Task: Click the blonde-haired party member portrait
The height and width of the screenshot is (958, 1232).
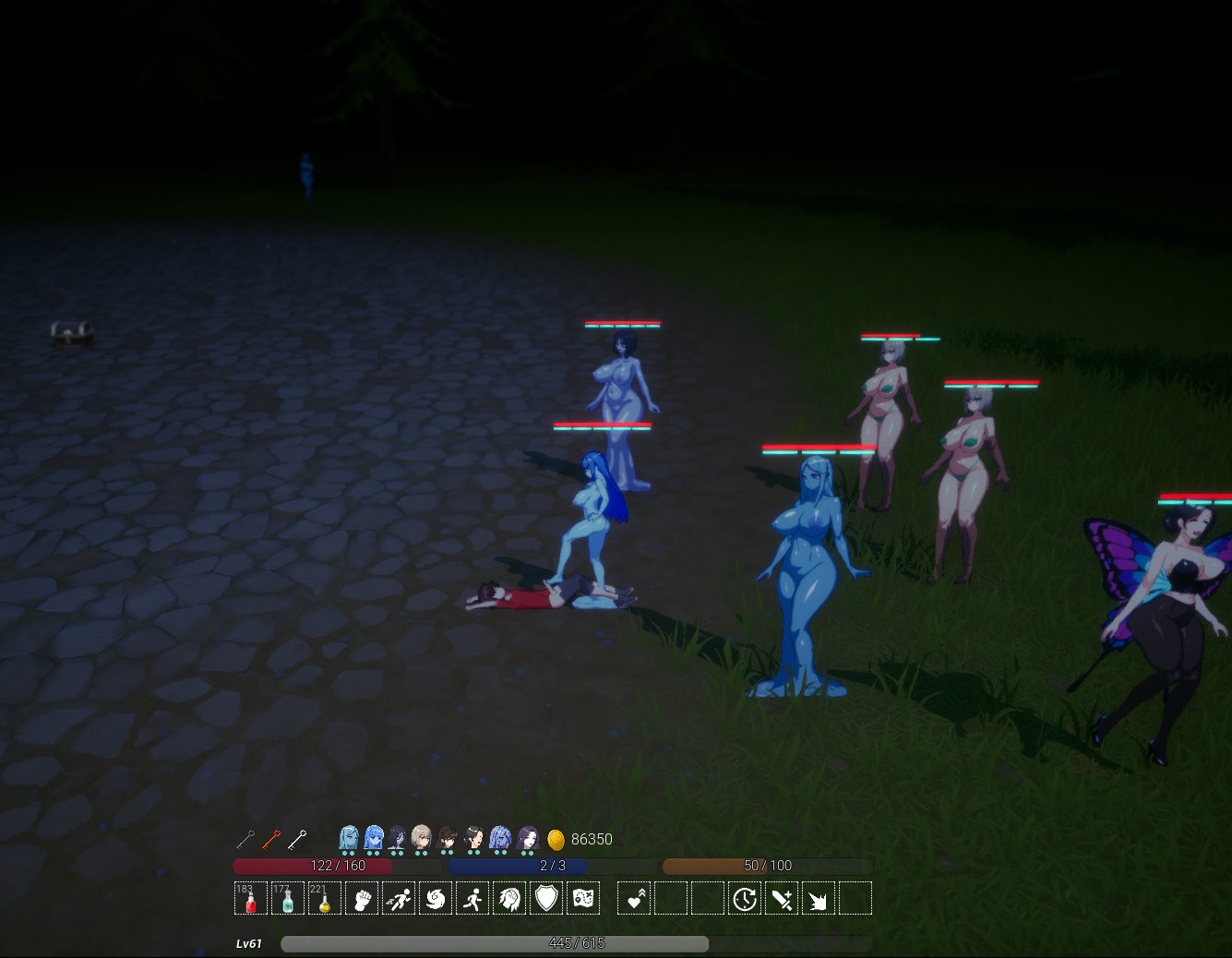Action: coord(422,838)
